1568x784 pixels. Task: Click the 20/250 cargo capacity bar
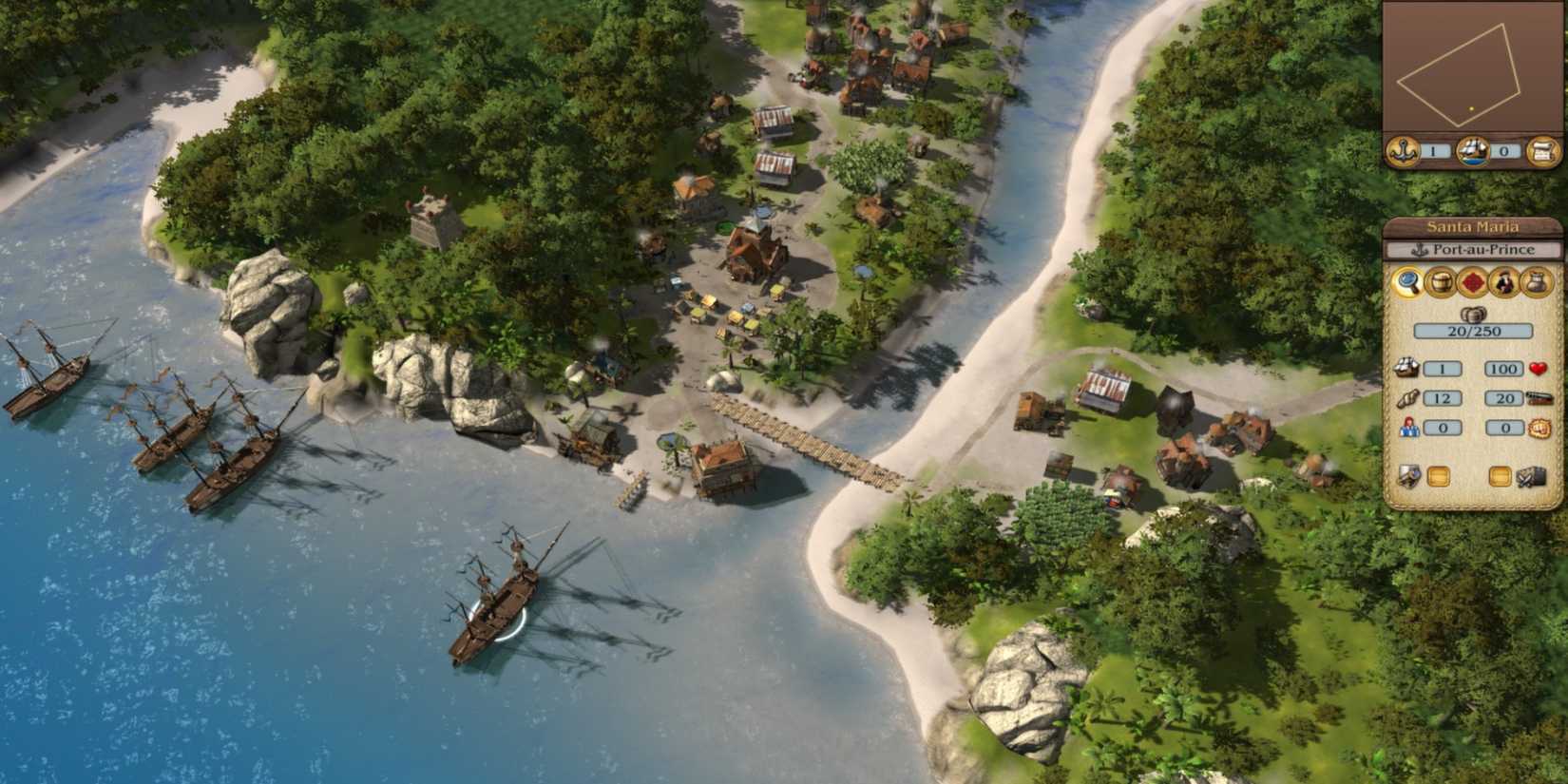(x=1473, y=330)
